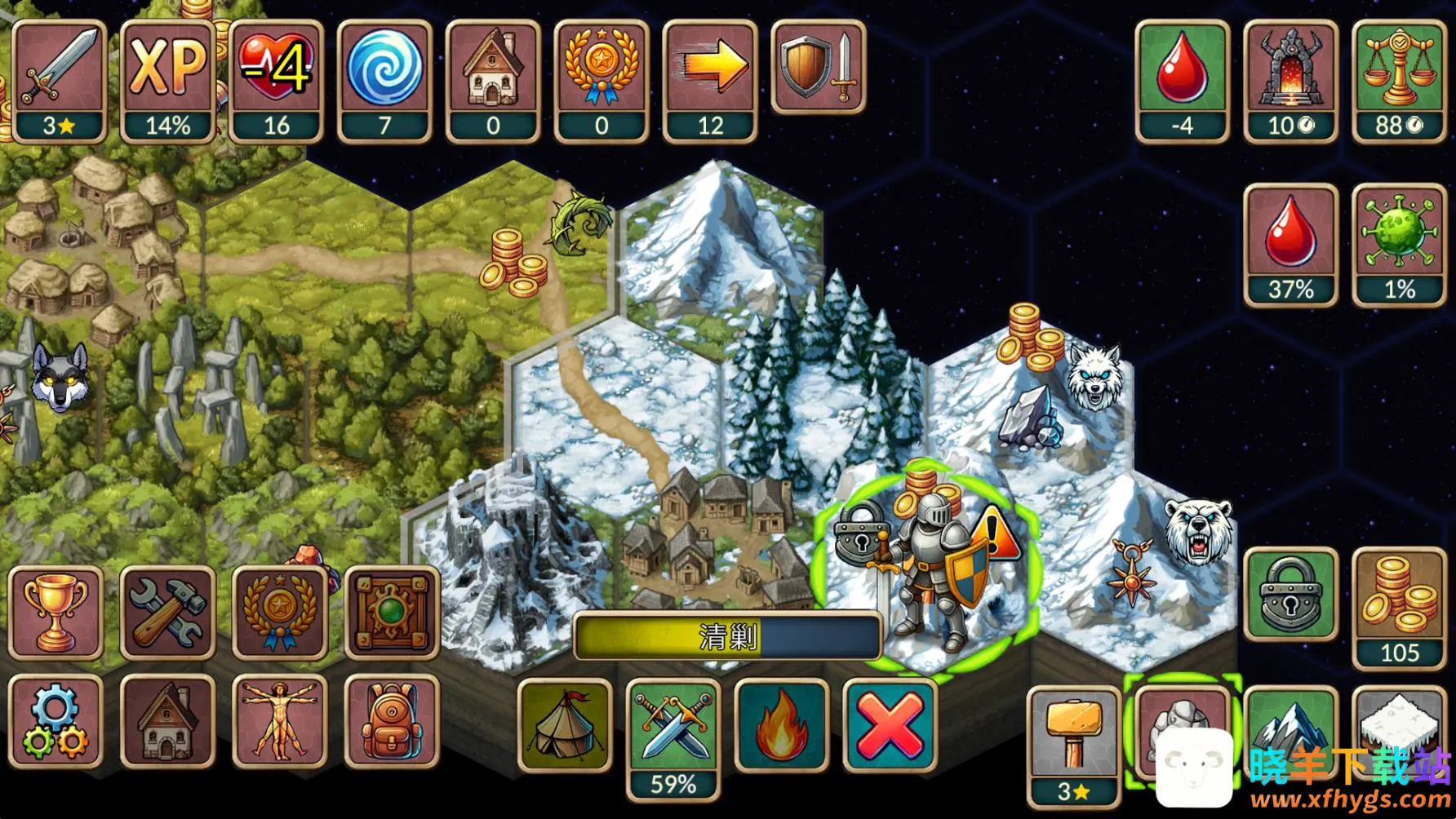
Task: Open the gear settings menu
Action: click(55, 722)
